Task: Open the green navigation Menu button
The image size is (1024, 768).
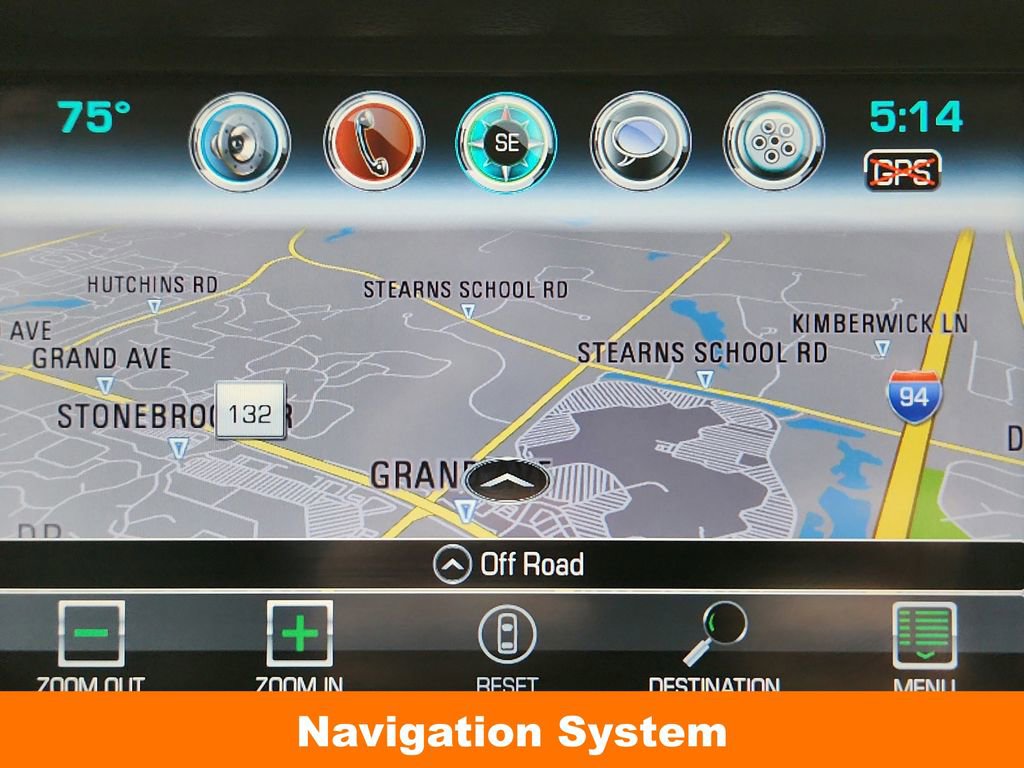Action: click(x=924, y=636)
